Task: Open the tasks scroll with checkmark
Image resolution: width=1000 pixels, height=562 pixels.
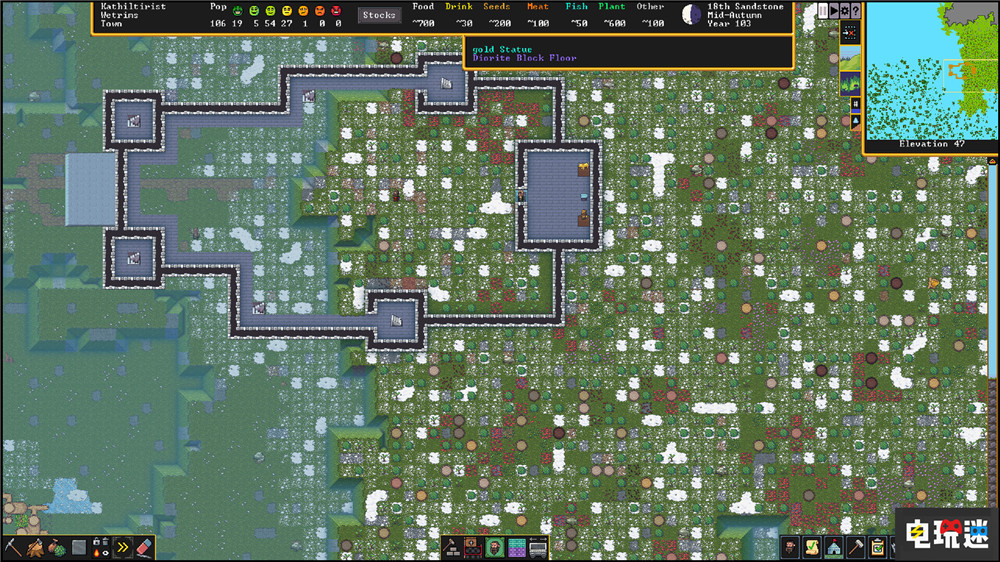Action: (x=812, y=547)
